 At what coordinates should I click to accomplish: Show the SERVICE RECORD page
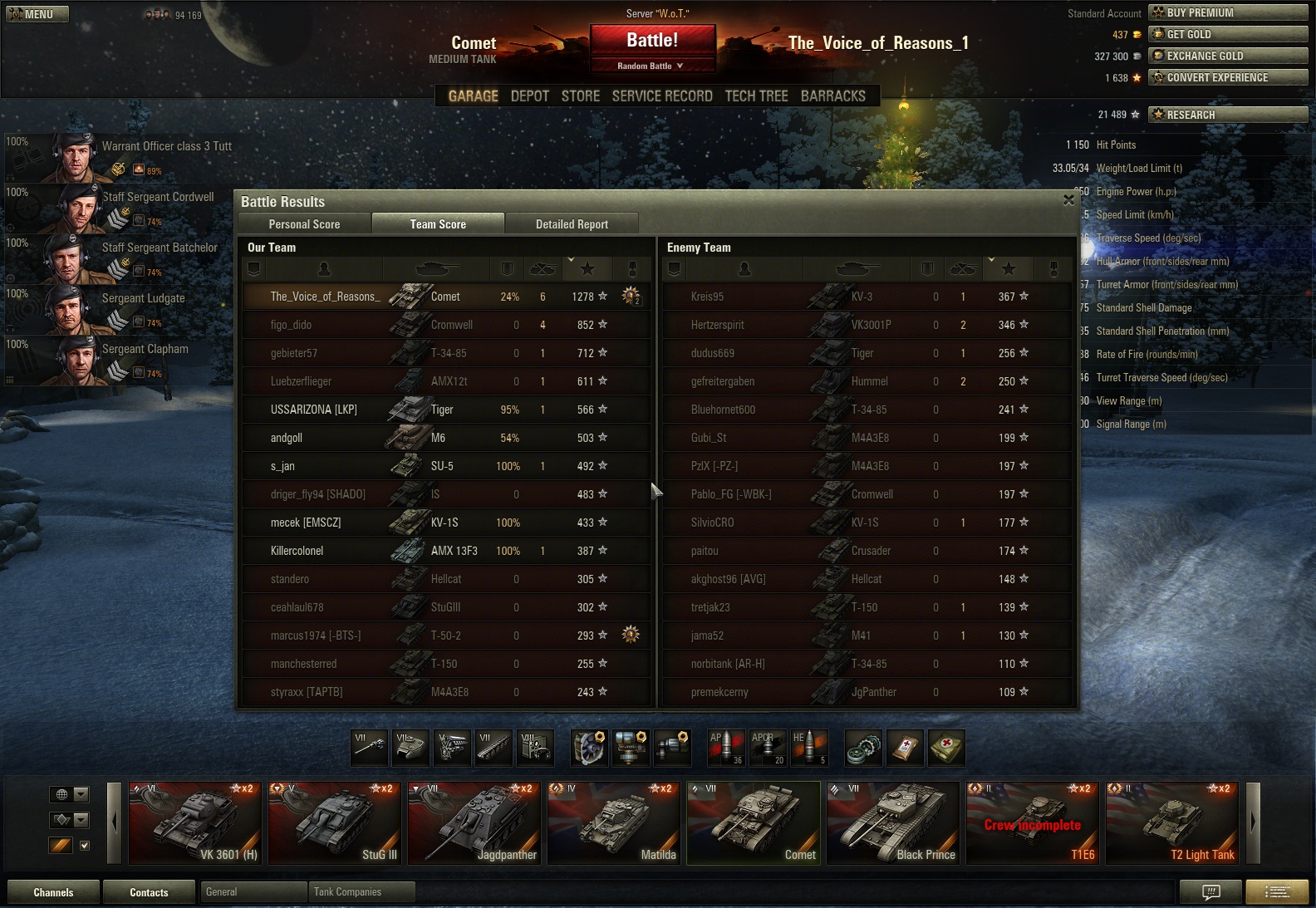[x=662, y=96]
